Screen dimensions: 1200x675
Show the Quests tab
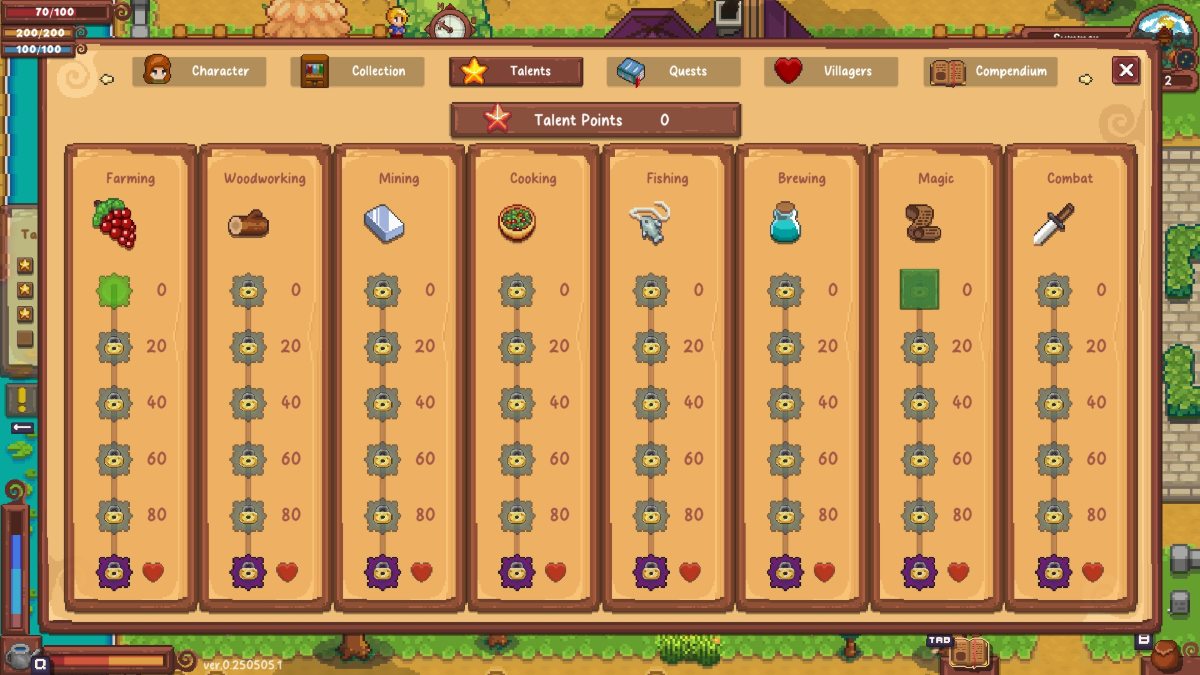(x=673, y=71)
